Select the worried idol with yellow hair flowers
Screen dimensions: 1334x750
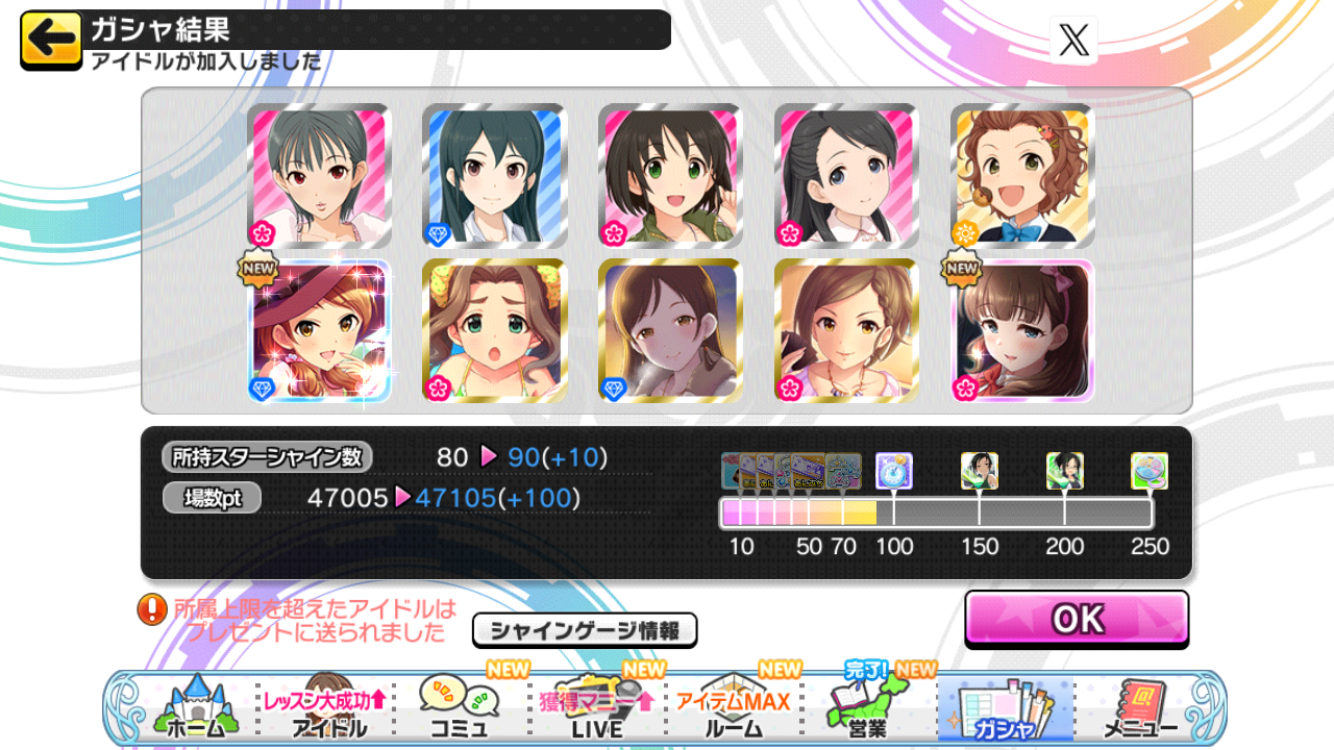coord(495,331)
